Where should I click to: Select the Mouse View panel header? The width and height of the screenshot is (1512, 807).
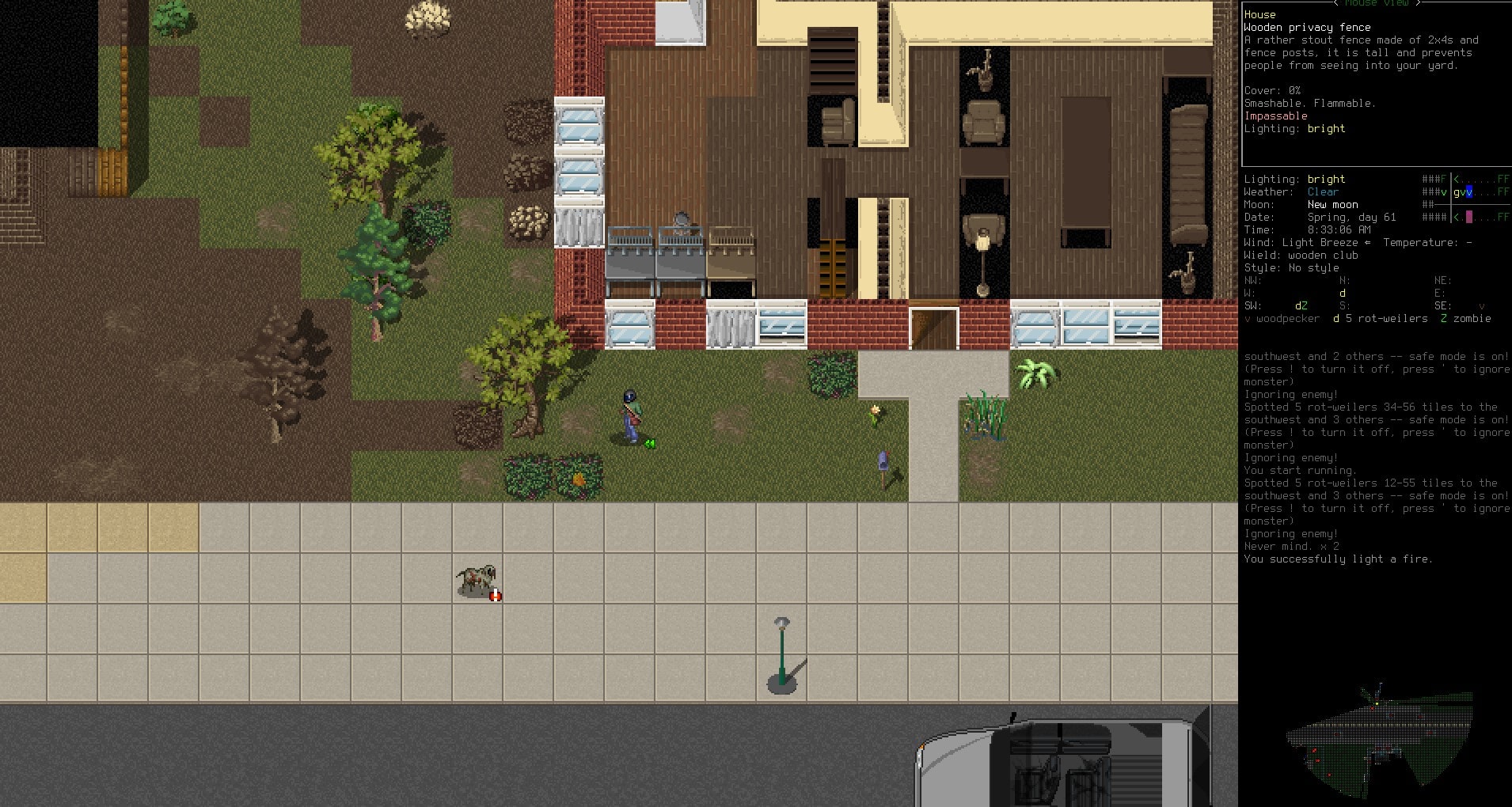[1376, 3]
